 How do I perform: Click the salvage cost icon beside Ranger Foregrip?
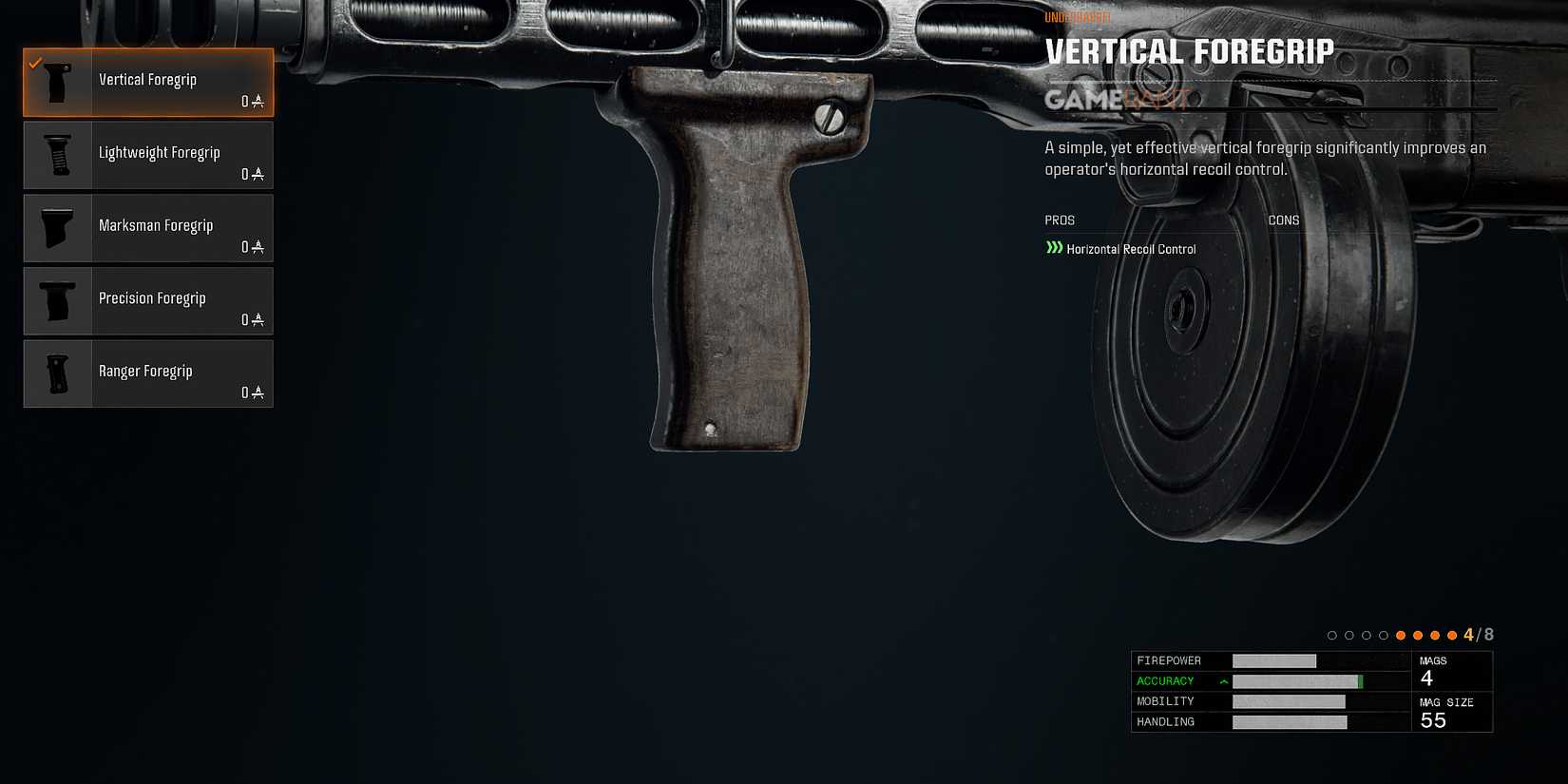257,392
